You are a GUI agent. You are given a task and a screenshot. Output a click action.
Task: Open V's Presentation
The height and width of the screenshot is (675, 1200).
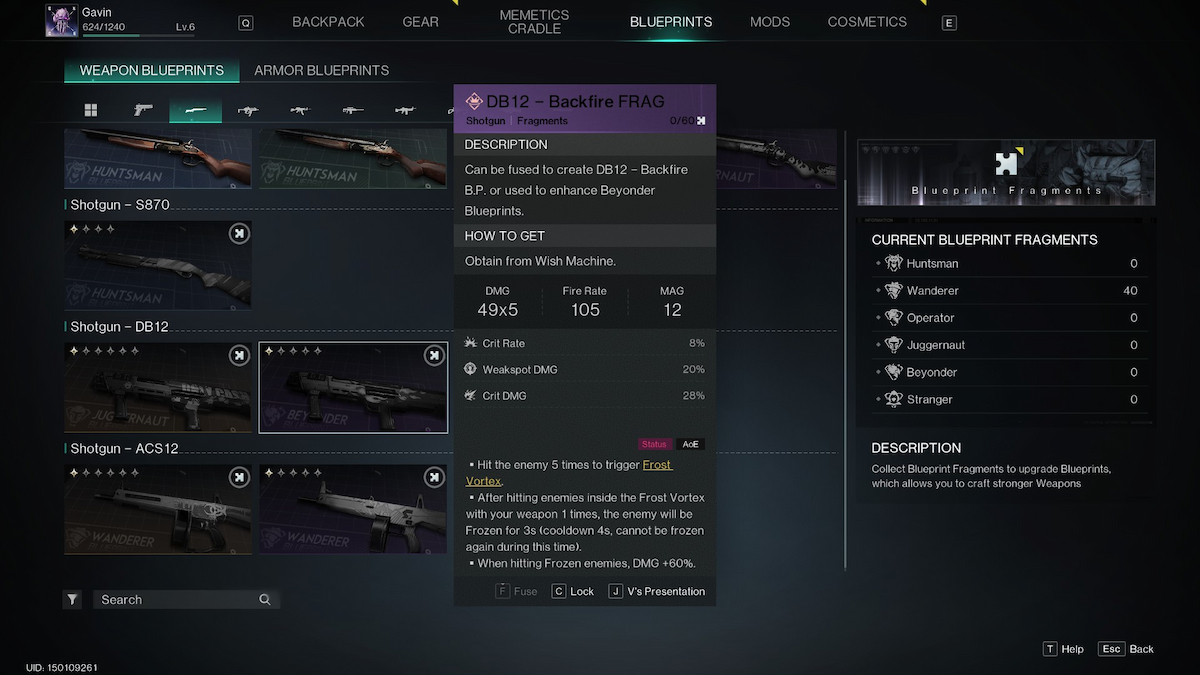tap(656, 591)
